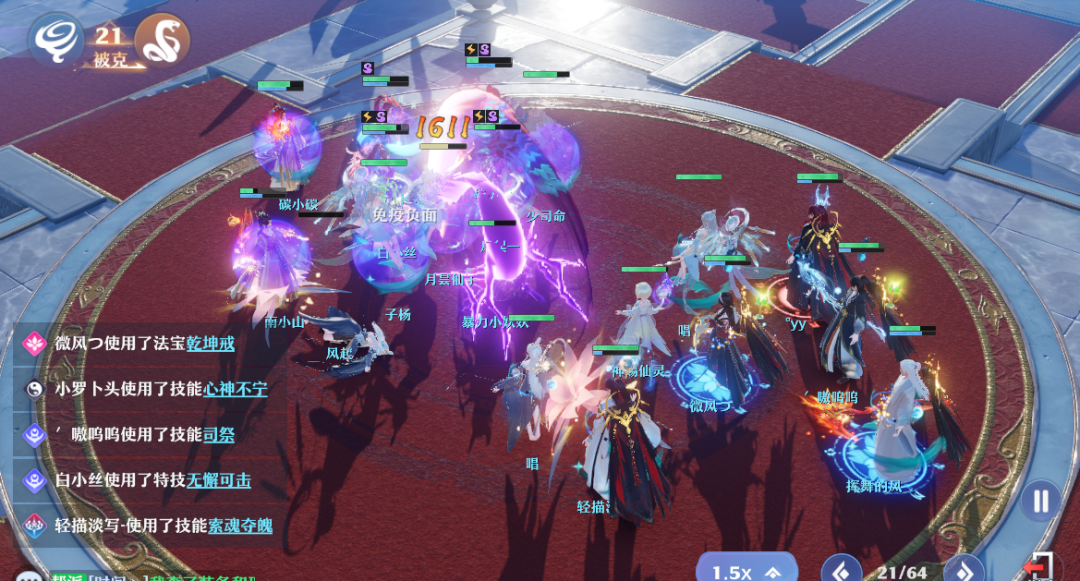Pause the battle replay
The image size is (1080, 581).
pyautogui.click(x=1041, y=500)
